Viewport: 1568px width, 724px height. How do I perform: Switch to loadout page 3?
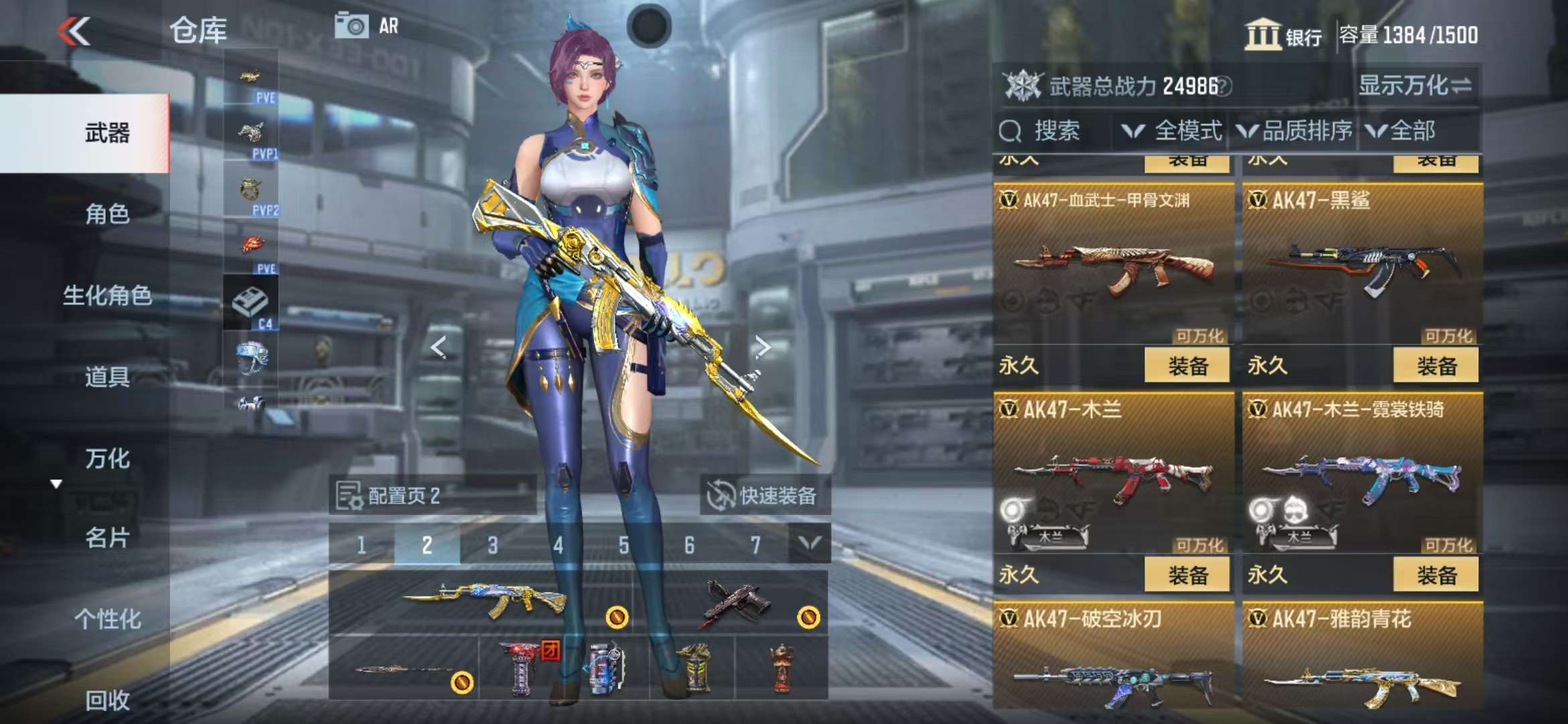pos(493,545)
